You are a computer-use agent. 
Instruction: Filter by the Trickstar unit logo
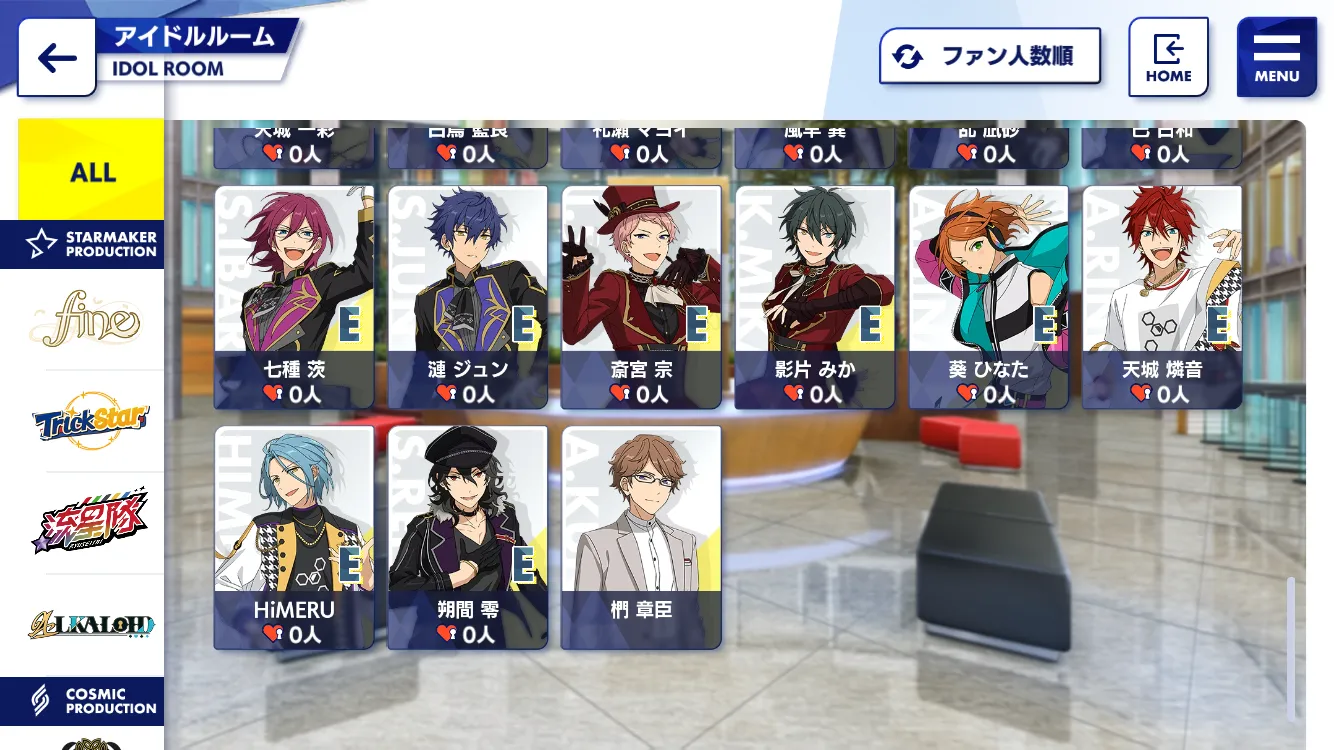point(90,421)
